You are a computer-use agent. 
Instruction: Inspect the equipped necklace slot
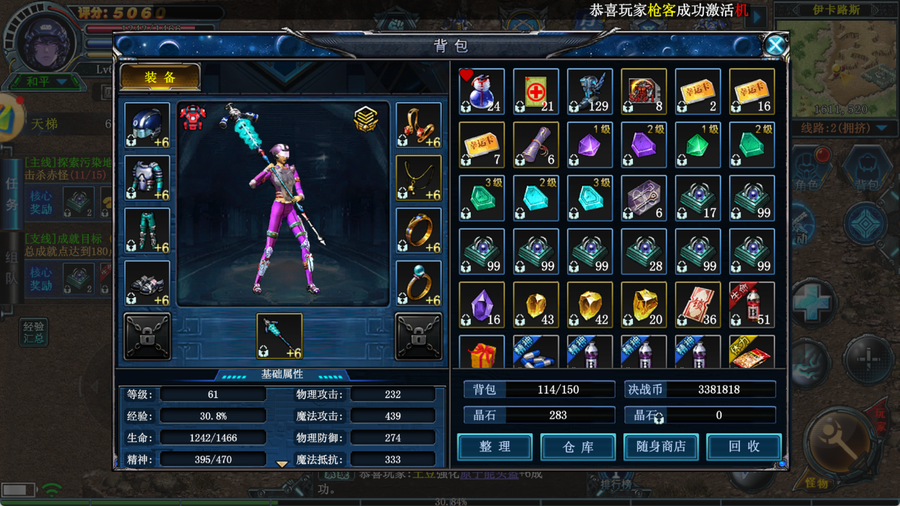coord(418,178)
